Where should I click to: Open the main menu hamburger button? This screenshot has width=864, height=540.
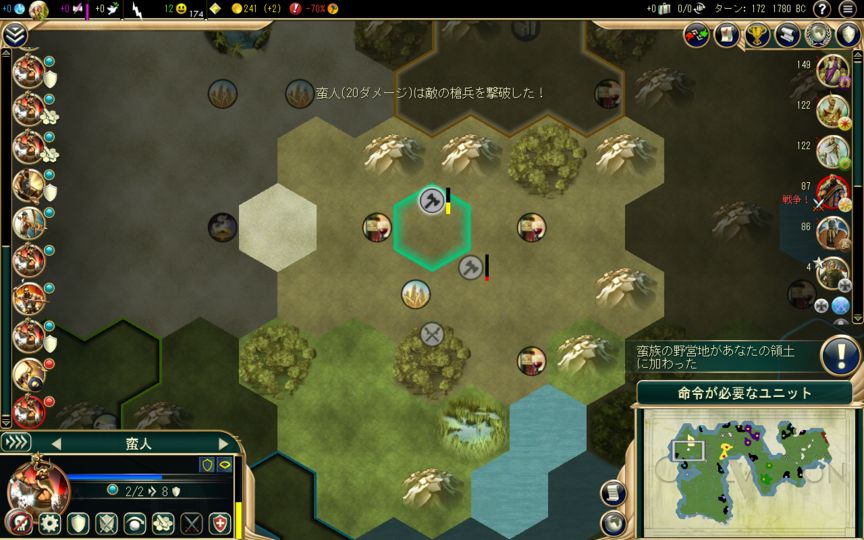tap(847, 9)
